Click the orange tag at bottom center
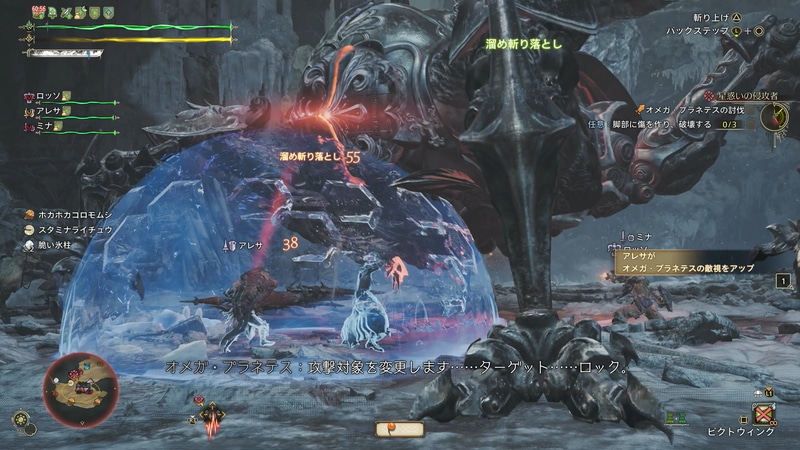The width and height of the screenshot is (800, 450). [x=399, y=428]
